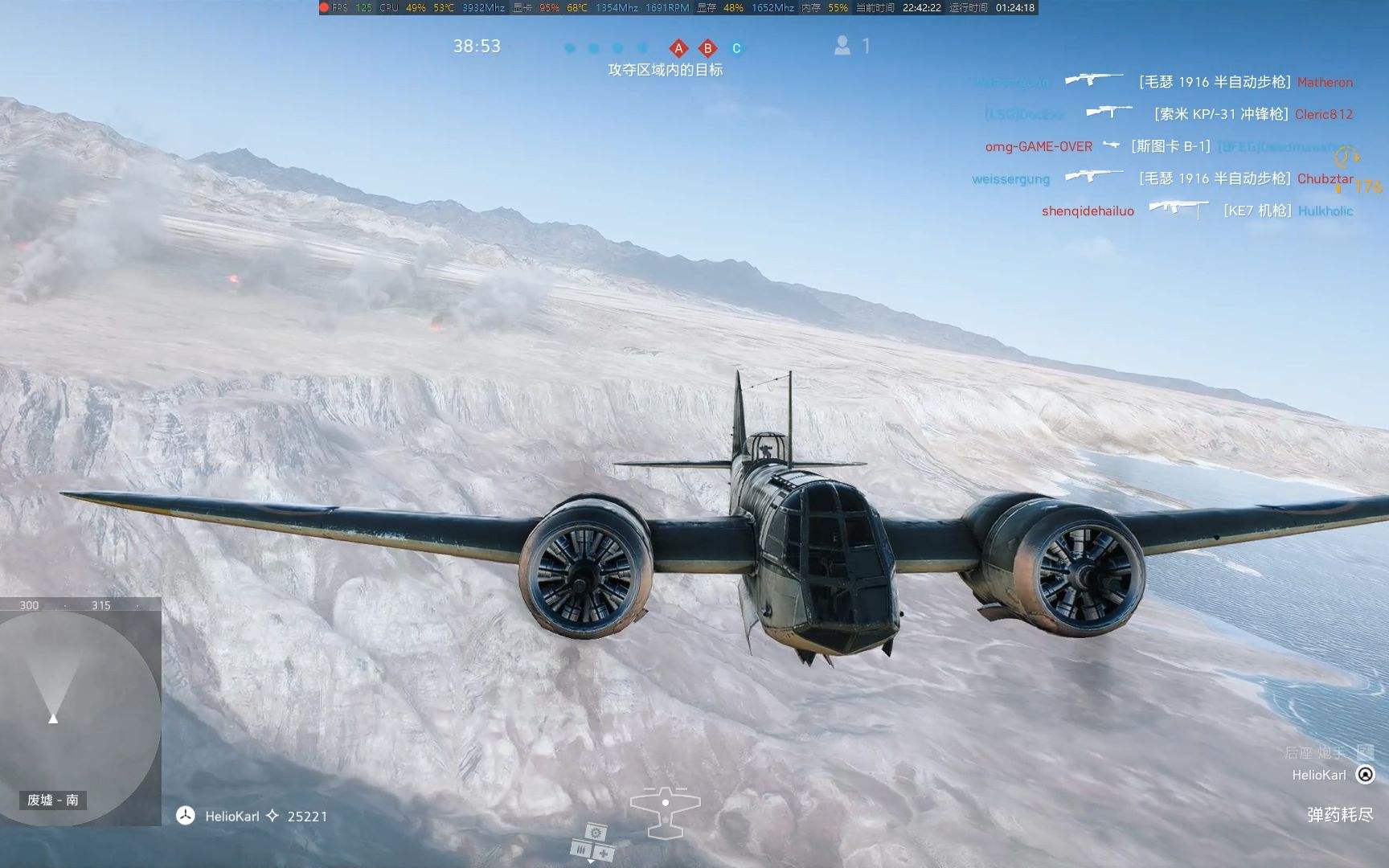The image size is (1389, 868).
Task: Select the blue objective marker C
Action: [x=735, y=48]
